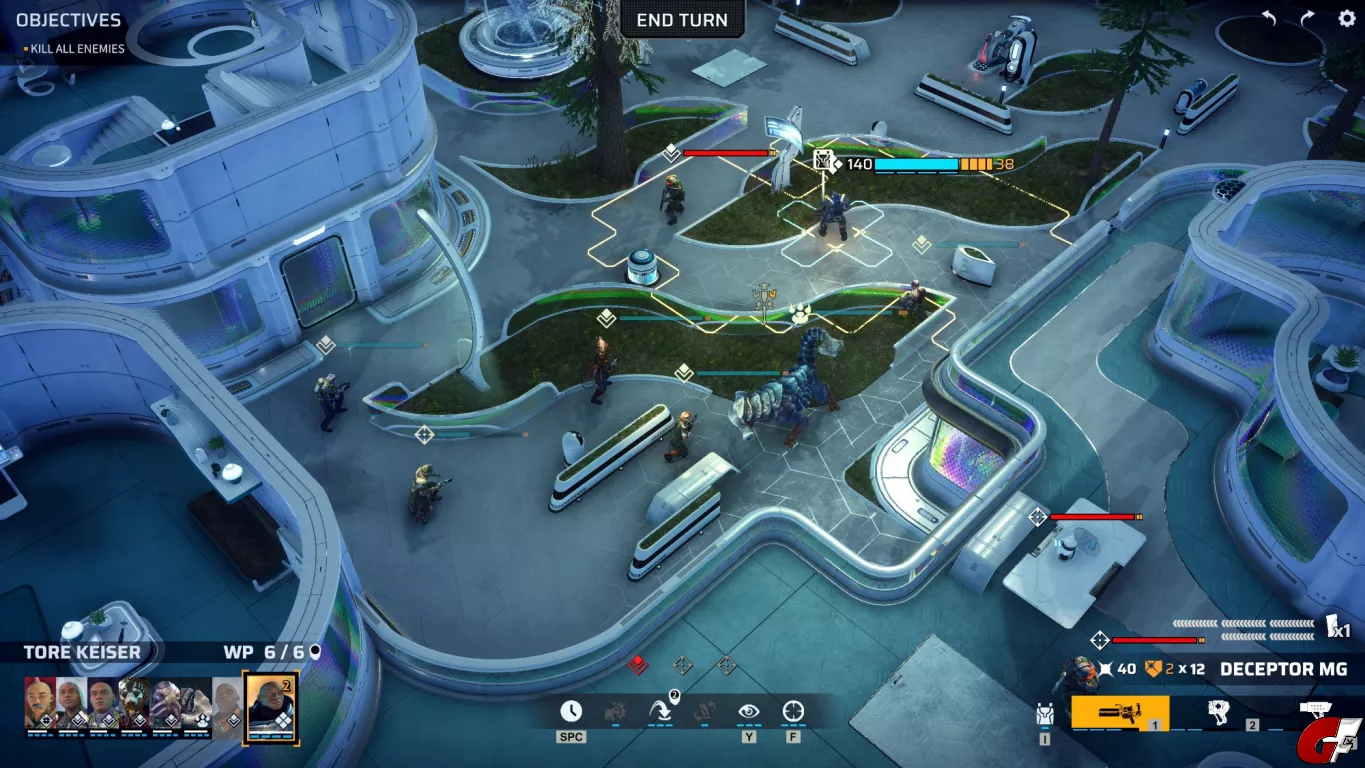
Task: Select the red enemy target marker
Action: coord(638,665)
